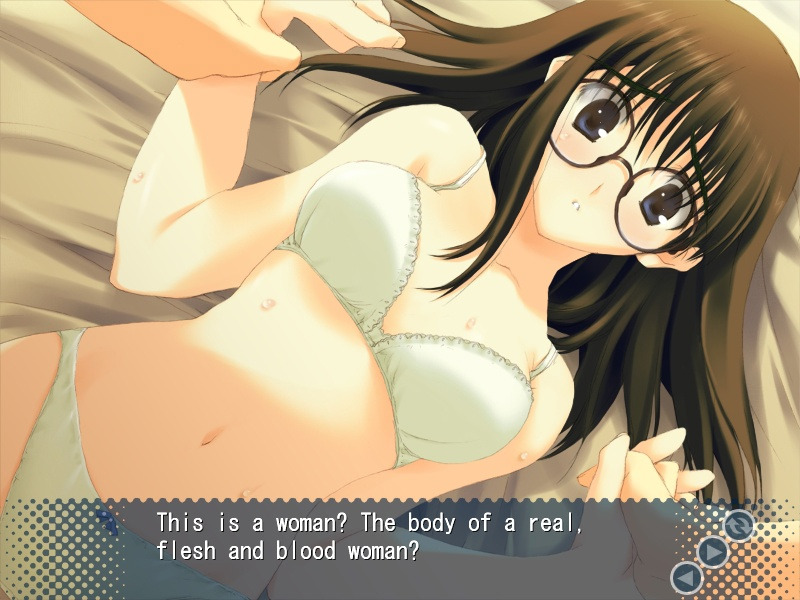800x600 pixels.
Task: Advance dialogue with the right-arrow button
Action: pyautogui.click(x=712, y=551)
